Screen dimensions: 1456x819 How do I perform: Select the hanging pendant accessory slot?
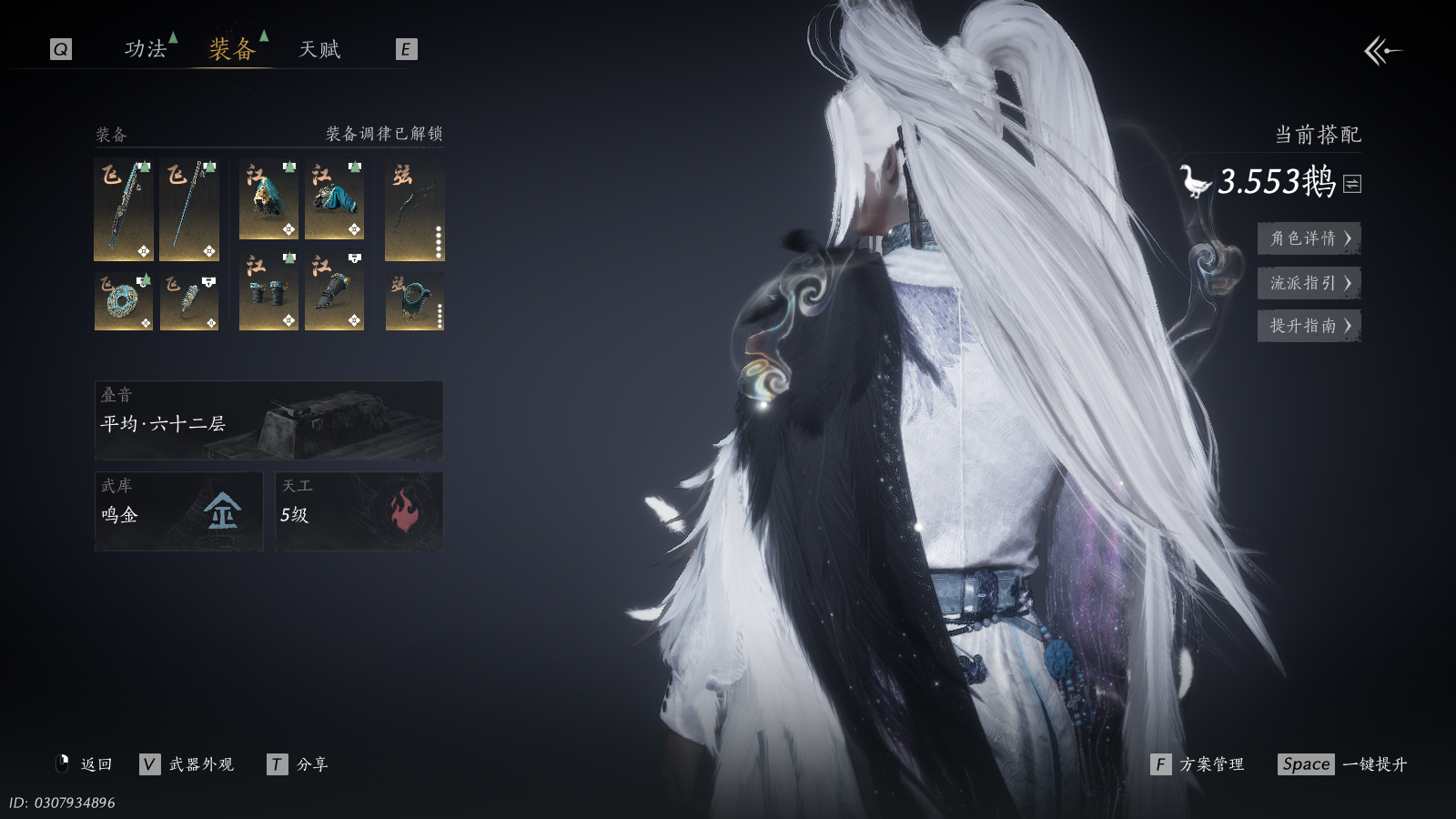point(189,301)
